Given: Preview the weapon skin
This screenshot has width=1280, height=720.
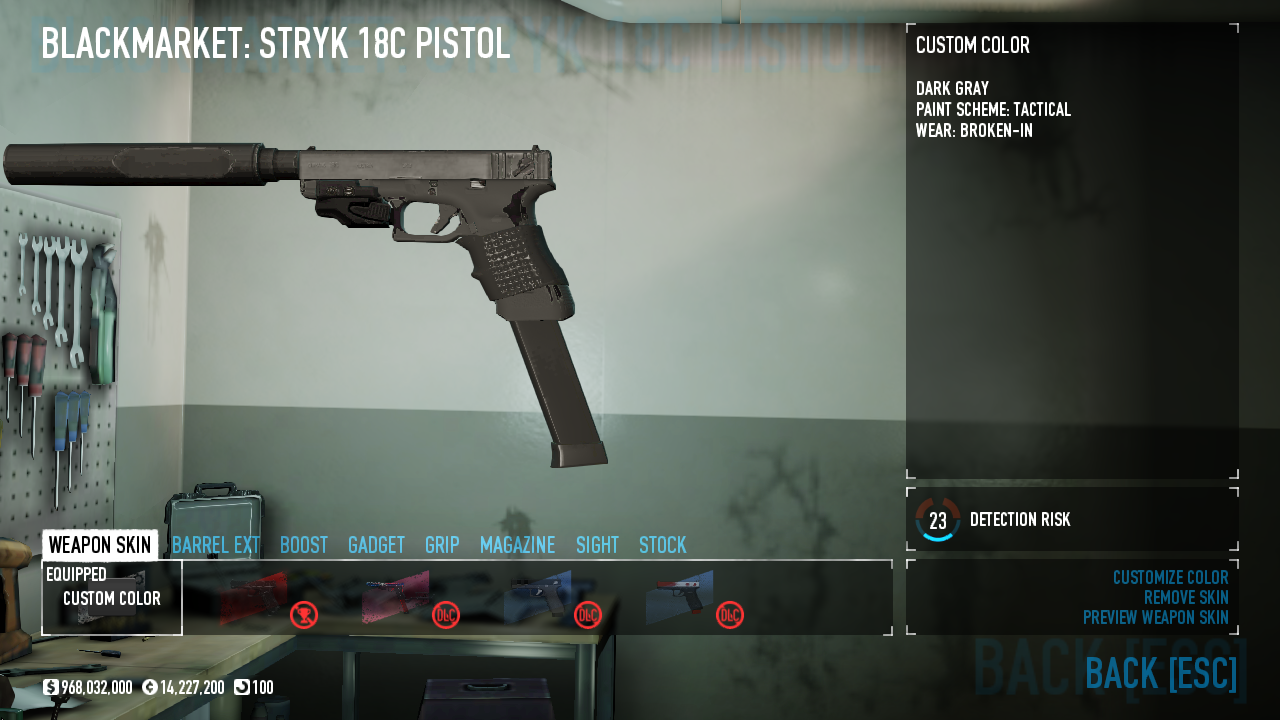Looking at the screenshot, I should pos(1155,618).
